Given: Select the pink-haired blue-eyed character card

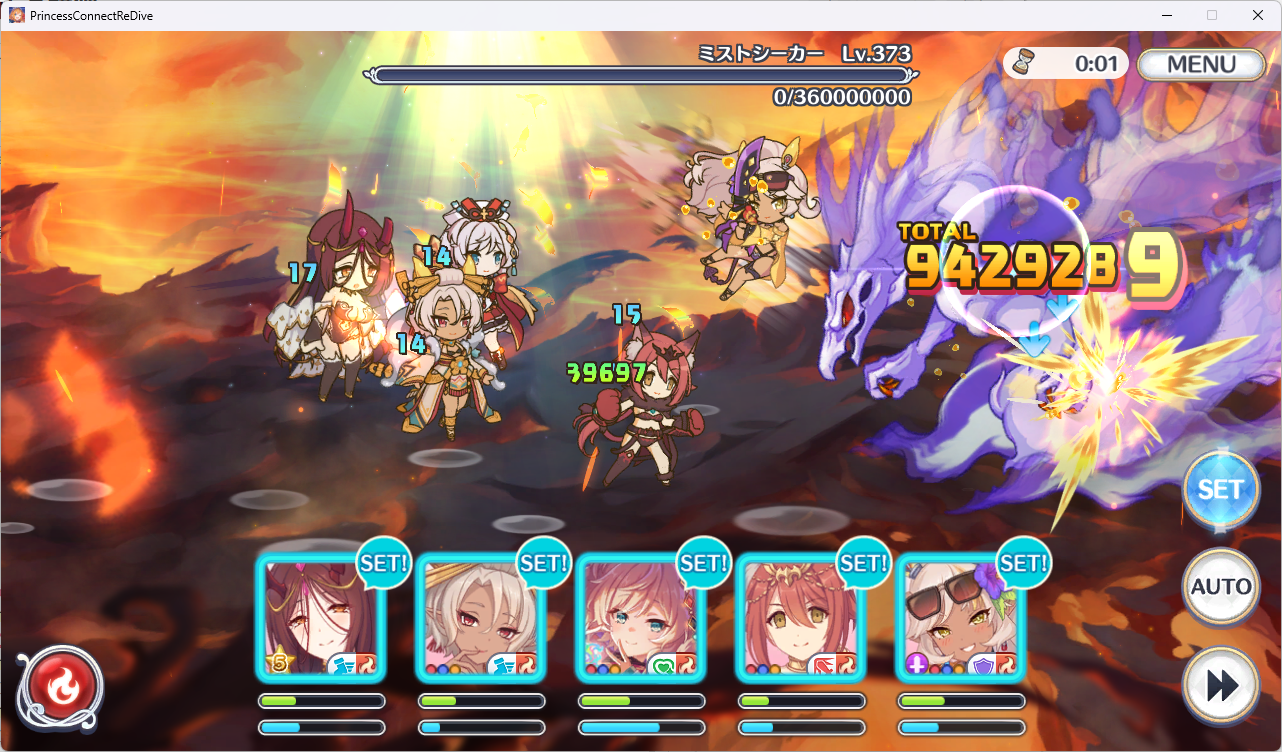Looking at the screenshot, I should coord(640,619).
